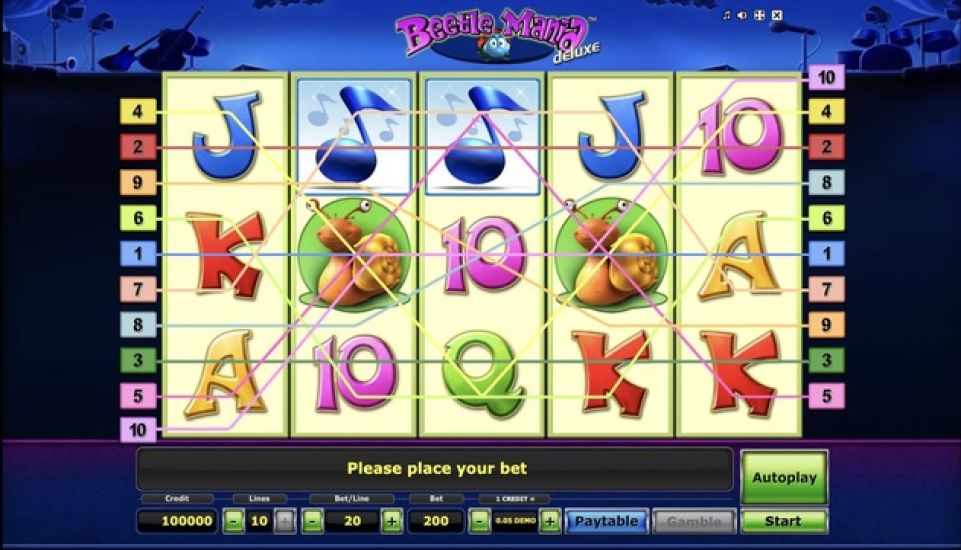Click the greyed-out Gamble button
The width and height of the screenshot is (961, 550).
click(694, 521)
